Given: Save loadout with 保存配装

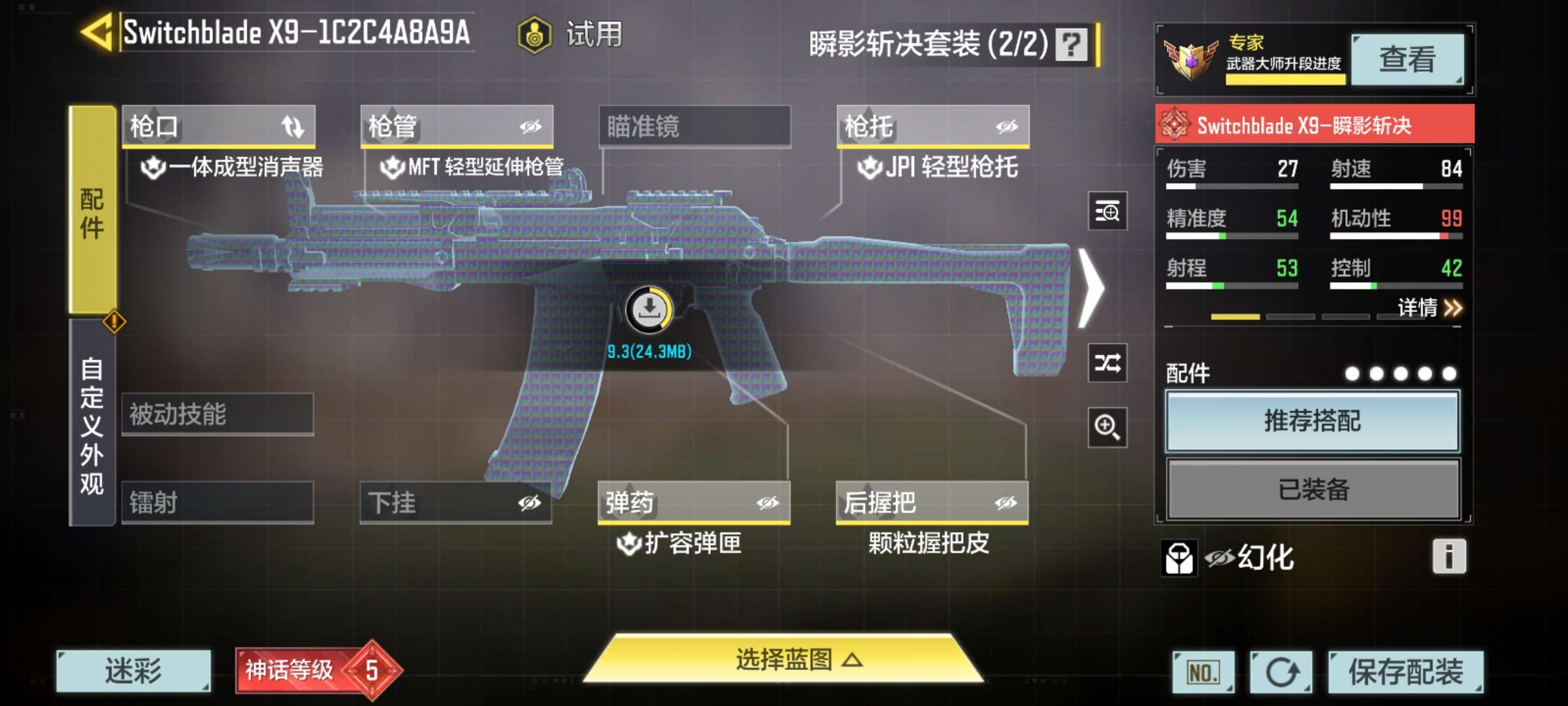Looking at the screenshot, I should tap(1406, 672).
